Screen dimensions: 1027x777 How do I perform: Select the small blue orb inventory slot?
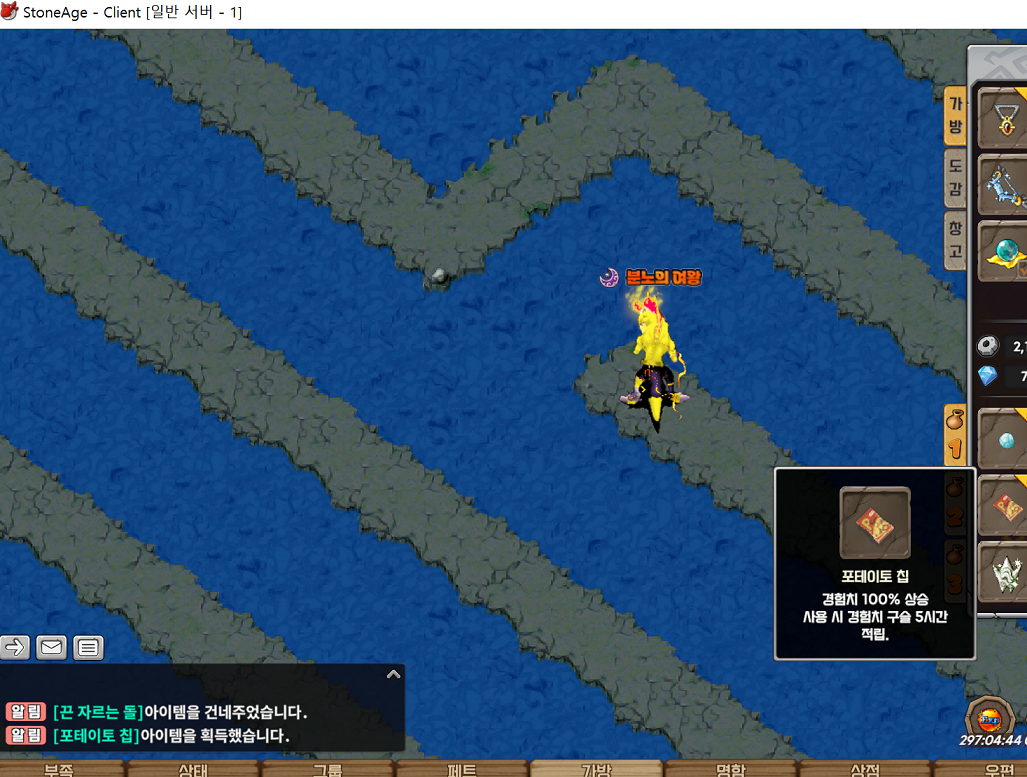tap(1005, 440)
